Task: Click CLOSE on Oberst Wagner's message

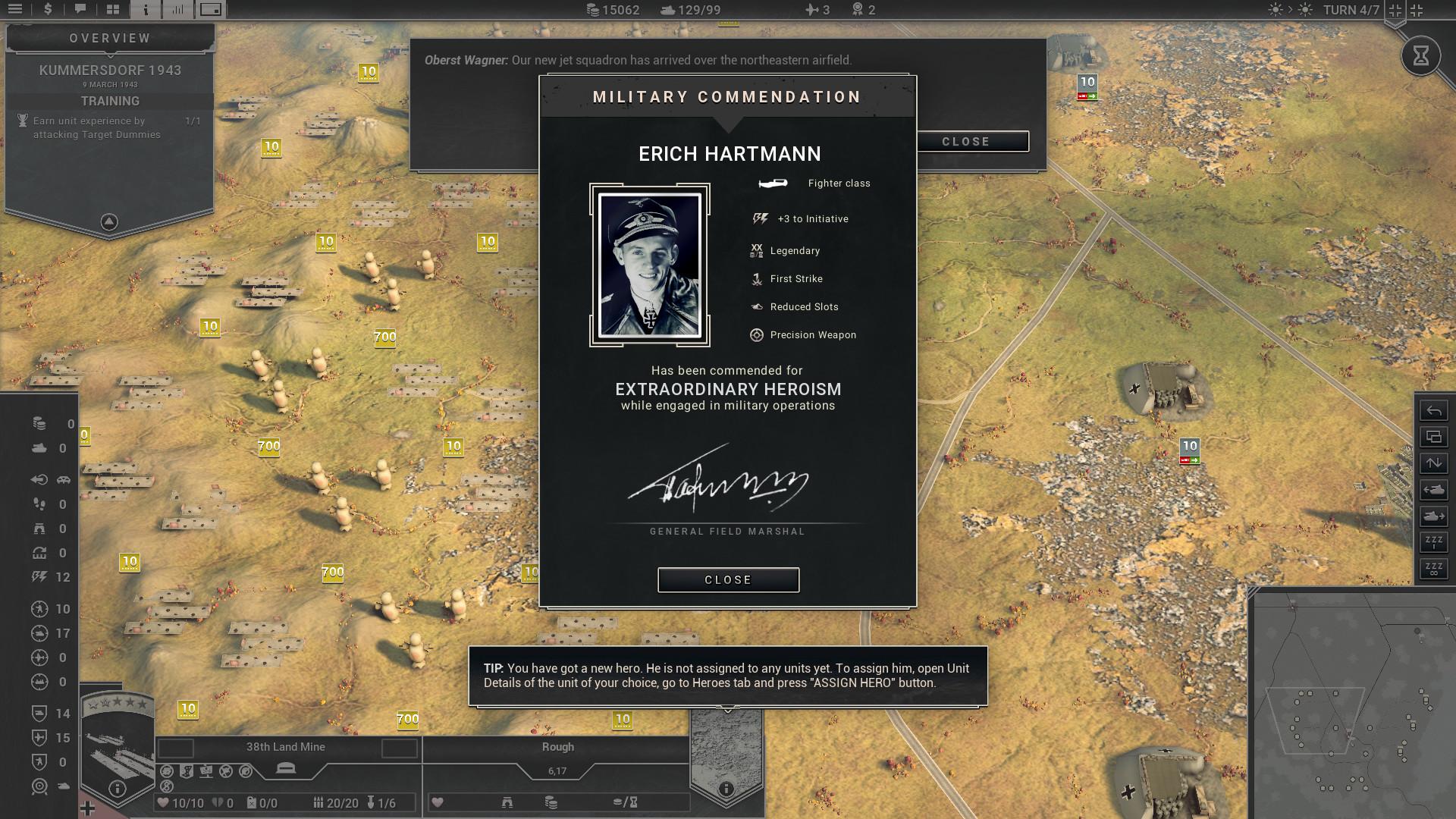Action: point(965,141)
